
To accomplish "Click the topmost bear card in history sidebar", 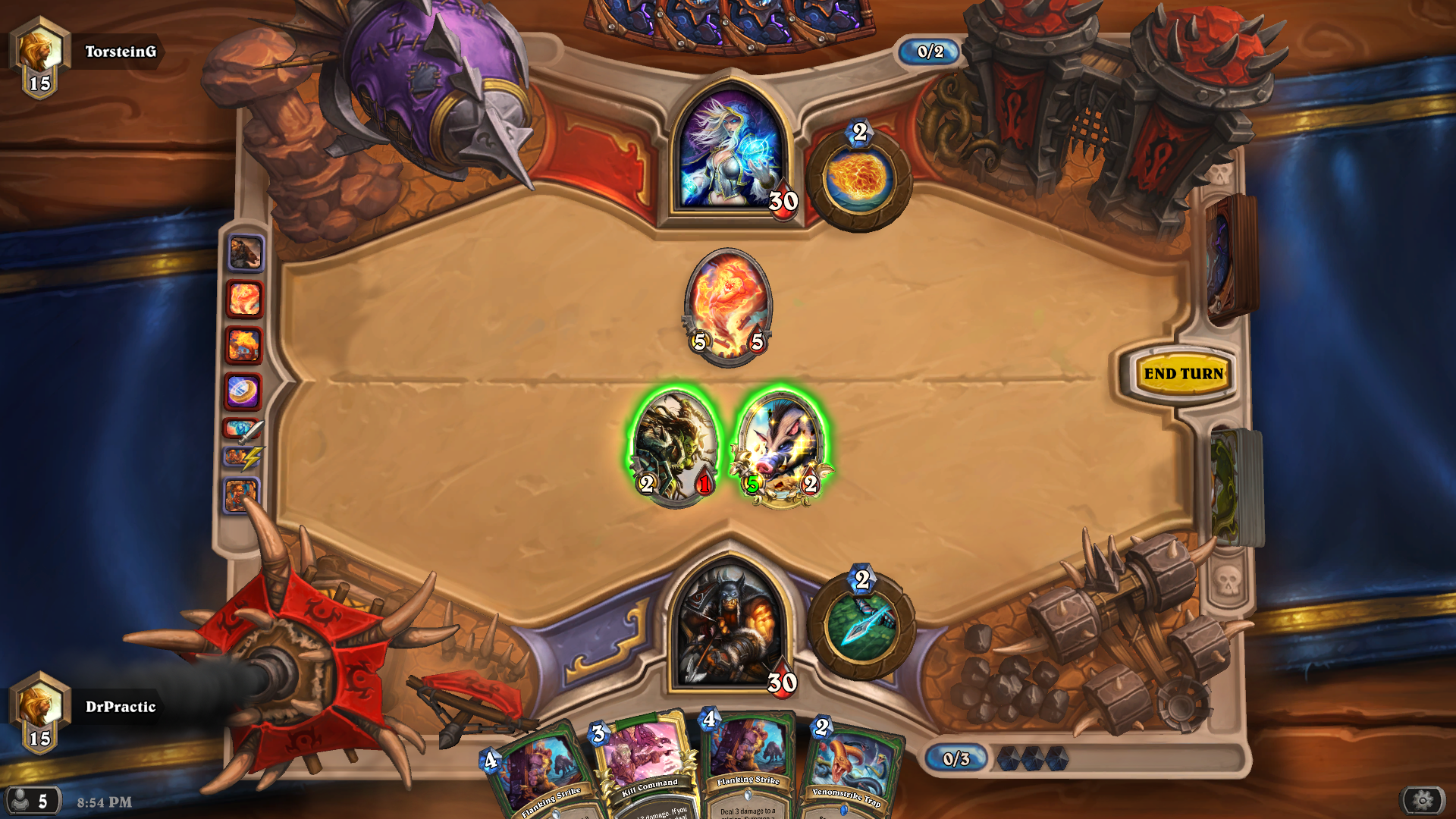I will pyautogui.click(x=244, y=252).
